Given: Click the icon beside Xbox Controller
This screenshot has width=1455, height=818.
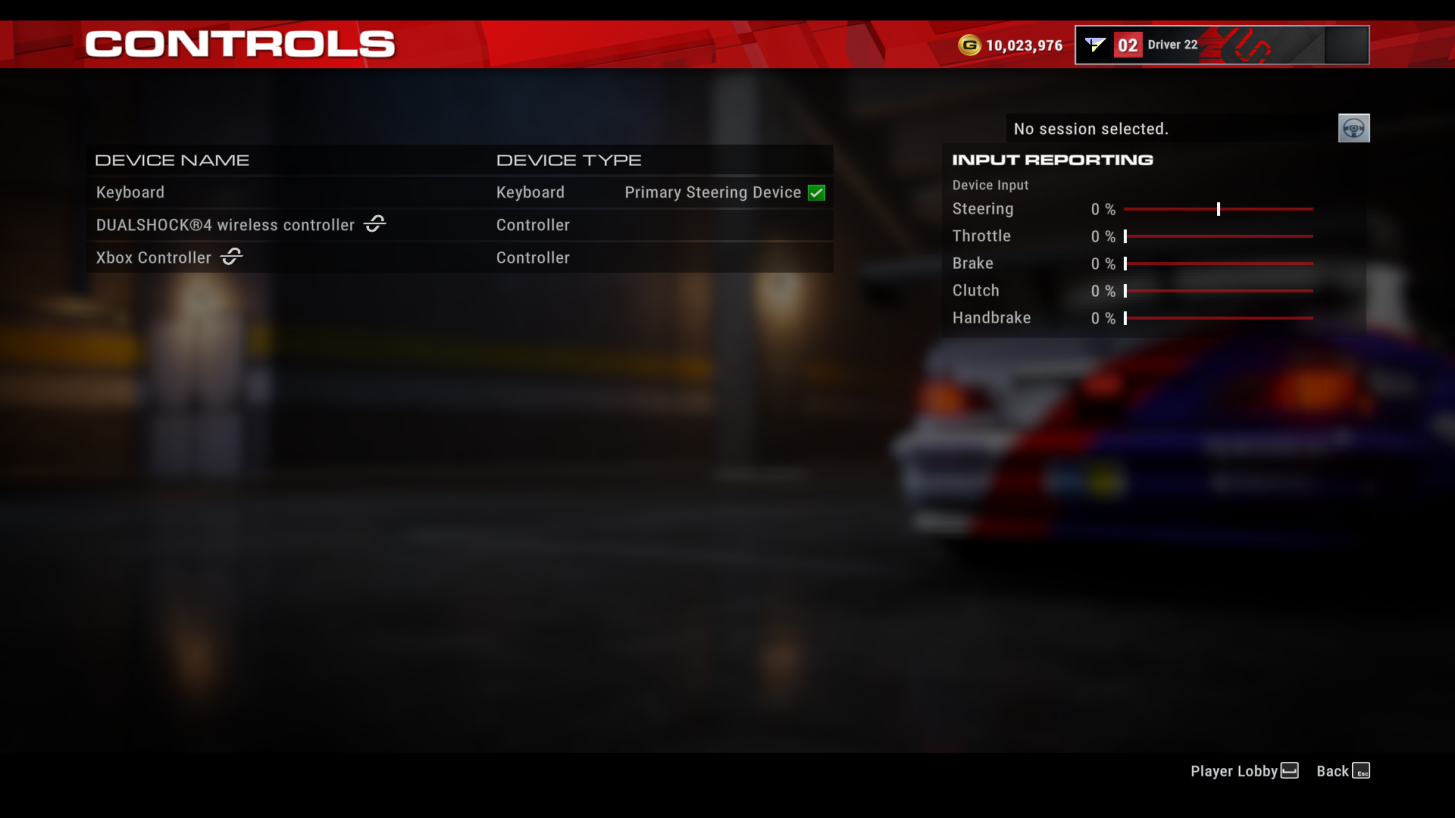Looking at the screenshot, I should [230, 257].
